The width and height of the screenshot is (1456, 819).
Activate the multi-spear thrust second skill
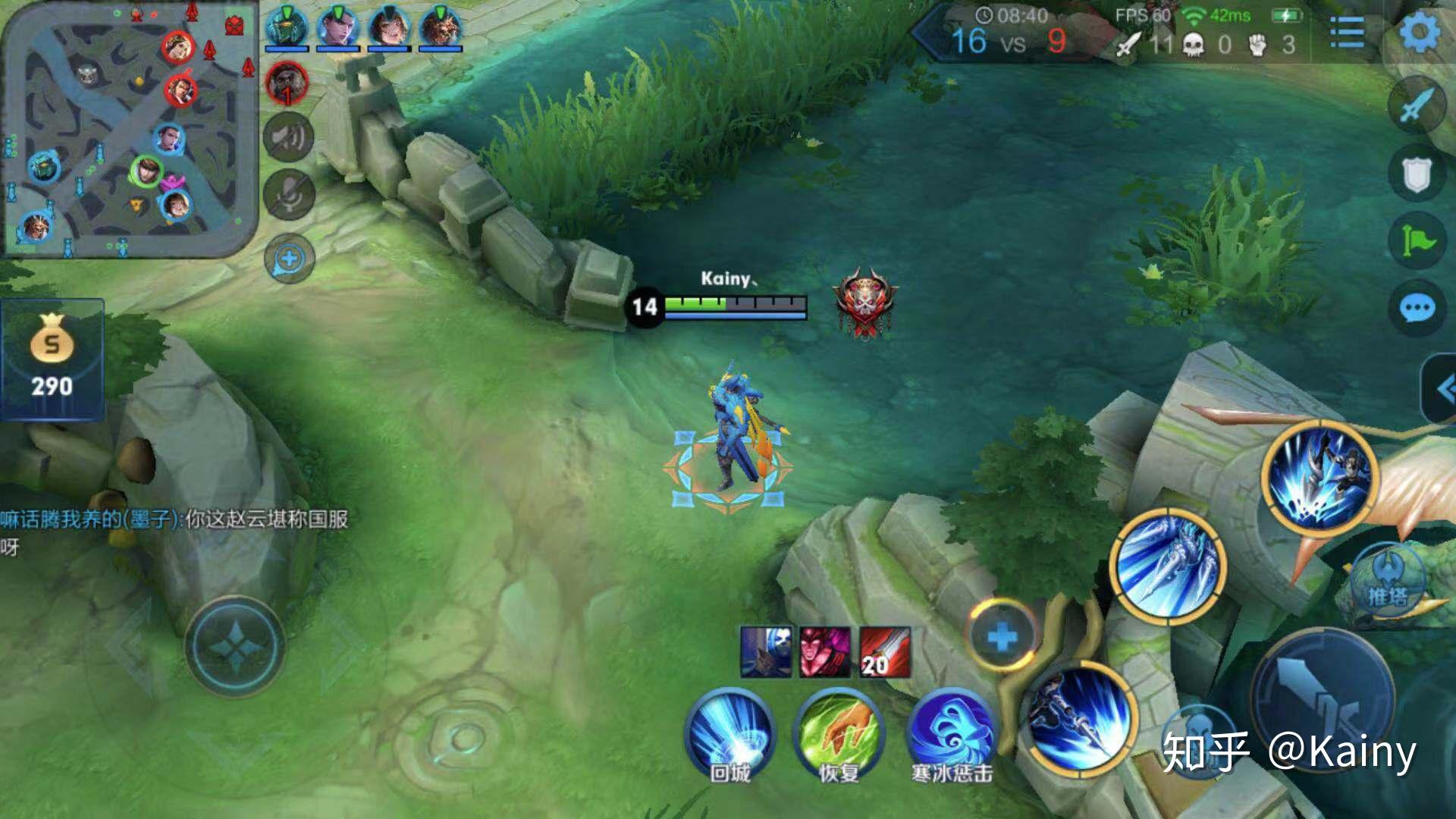click(x=1168, y=566)
